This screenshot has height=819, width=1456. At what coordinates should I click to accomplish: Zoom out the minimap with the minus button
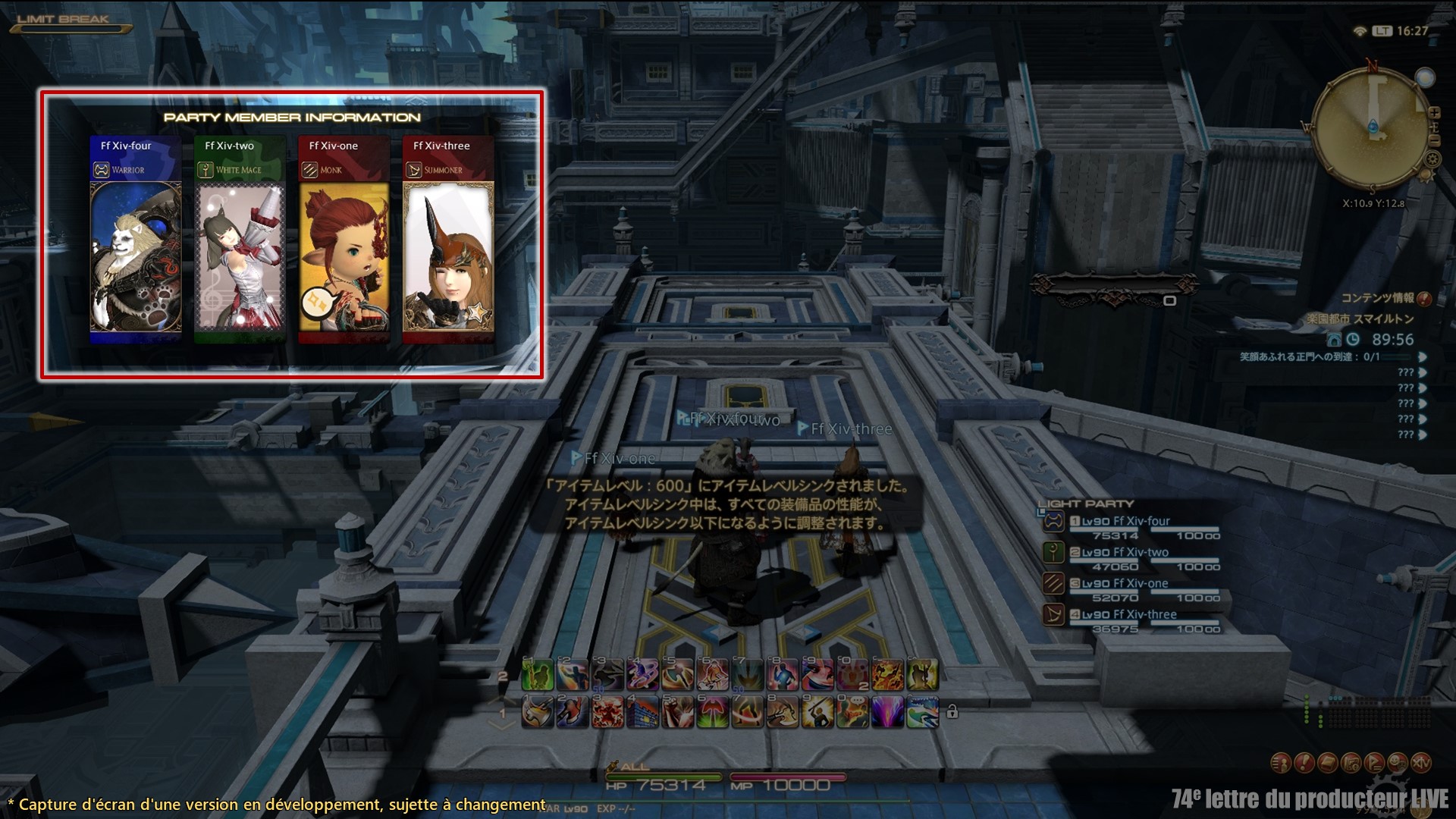(x=1434, y=140)
